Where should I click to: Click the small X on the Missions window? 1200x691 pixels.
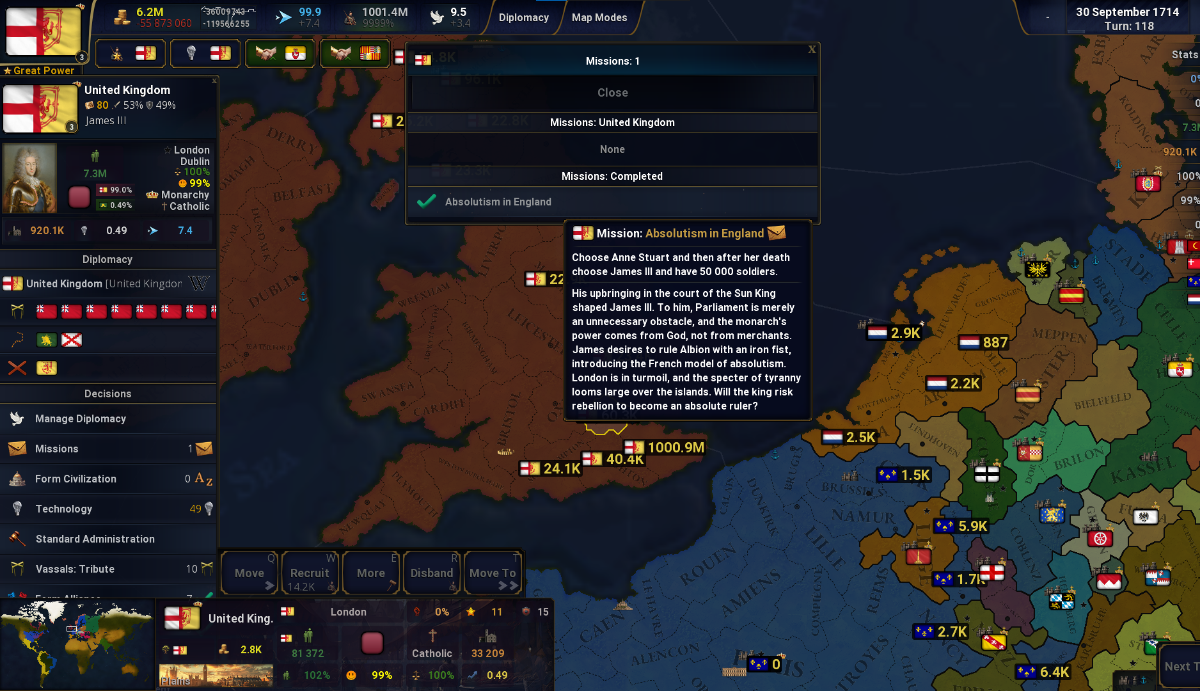click(812, 49)
